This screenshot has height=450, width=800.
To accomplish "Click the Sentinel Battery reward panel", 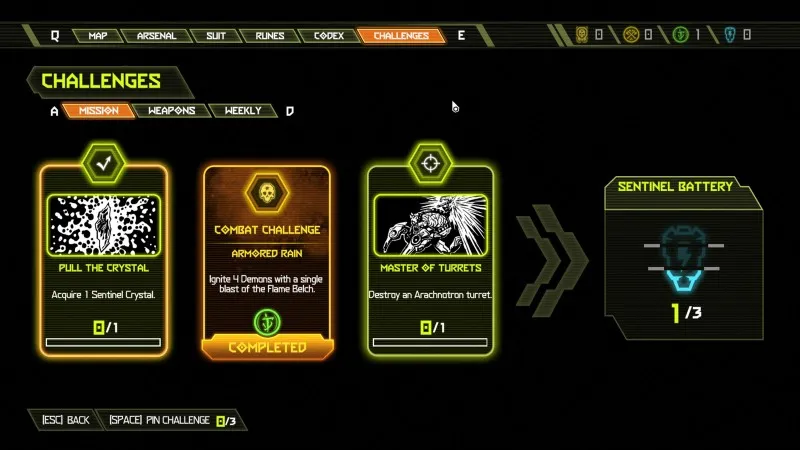I will [682, 262].
